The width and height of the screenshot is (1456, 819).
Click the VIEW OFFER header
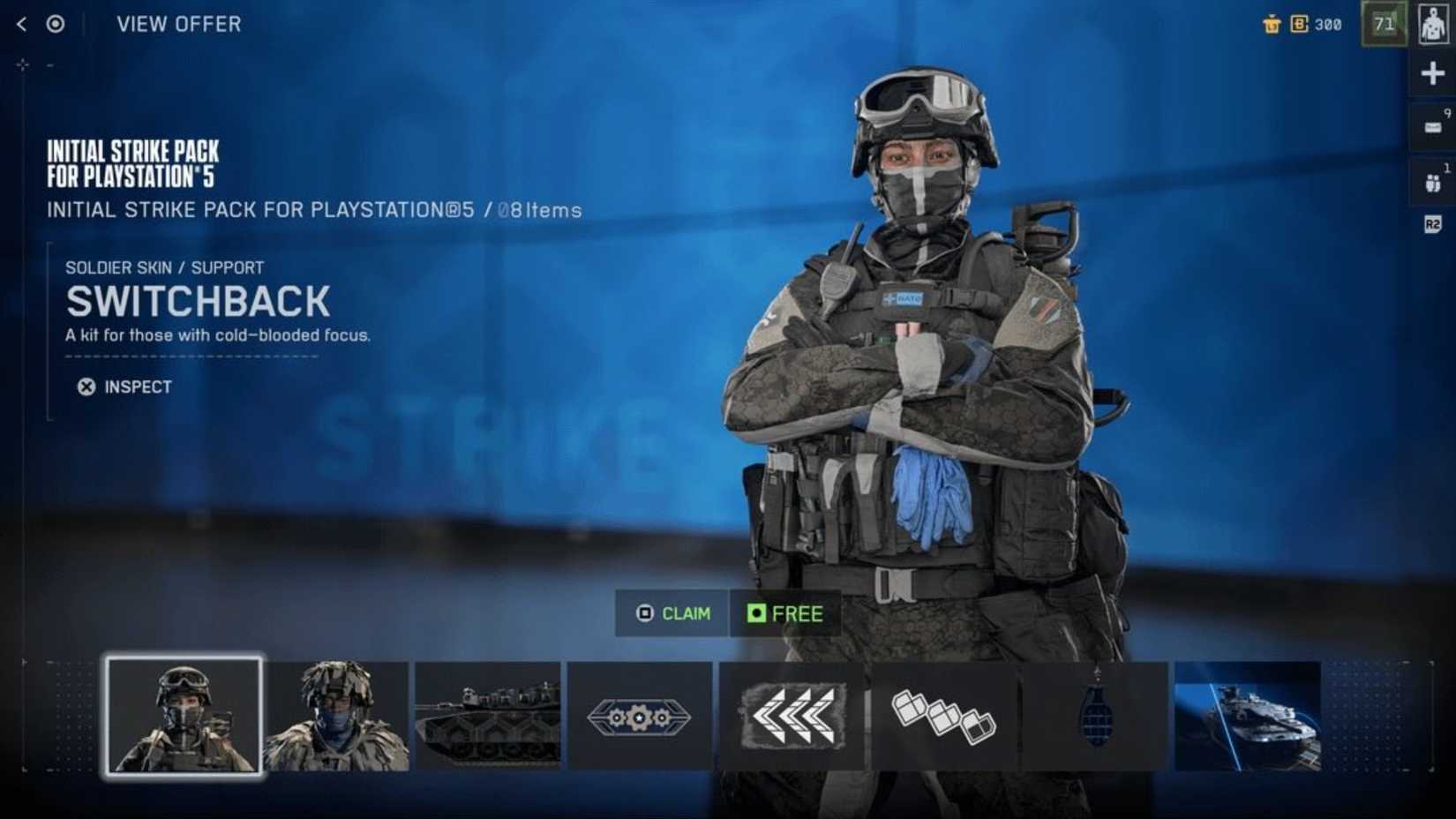(177, 24)
